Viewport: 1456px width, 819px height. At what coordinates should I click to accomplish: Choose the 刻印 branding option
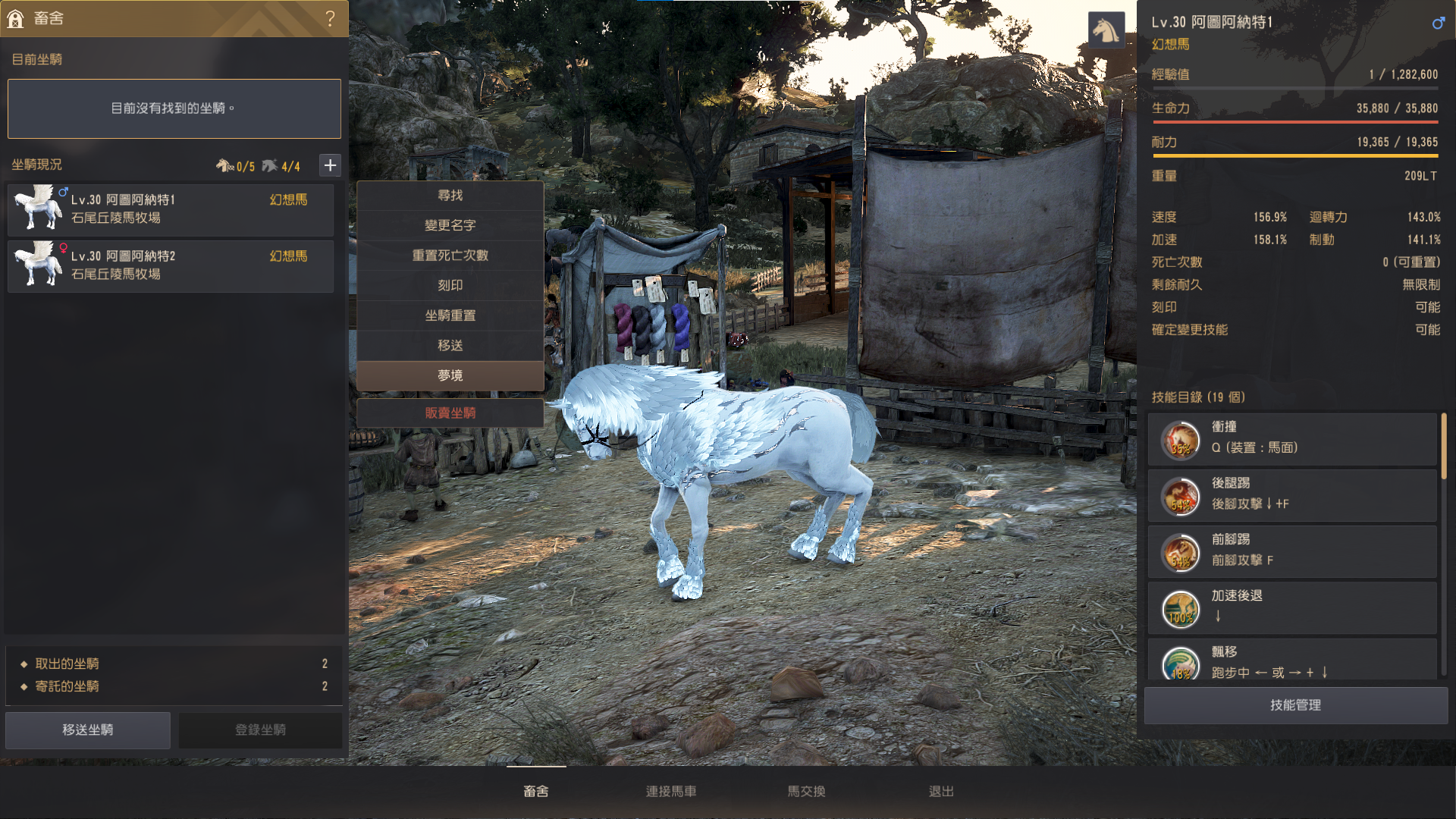point(450,286)
